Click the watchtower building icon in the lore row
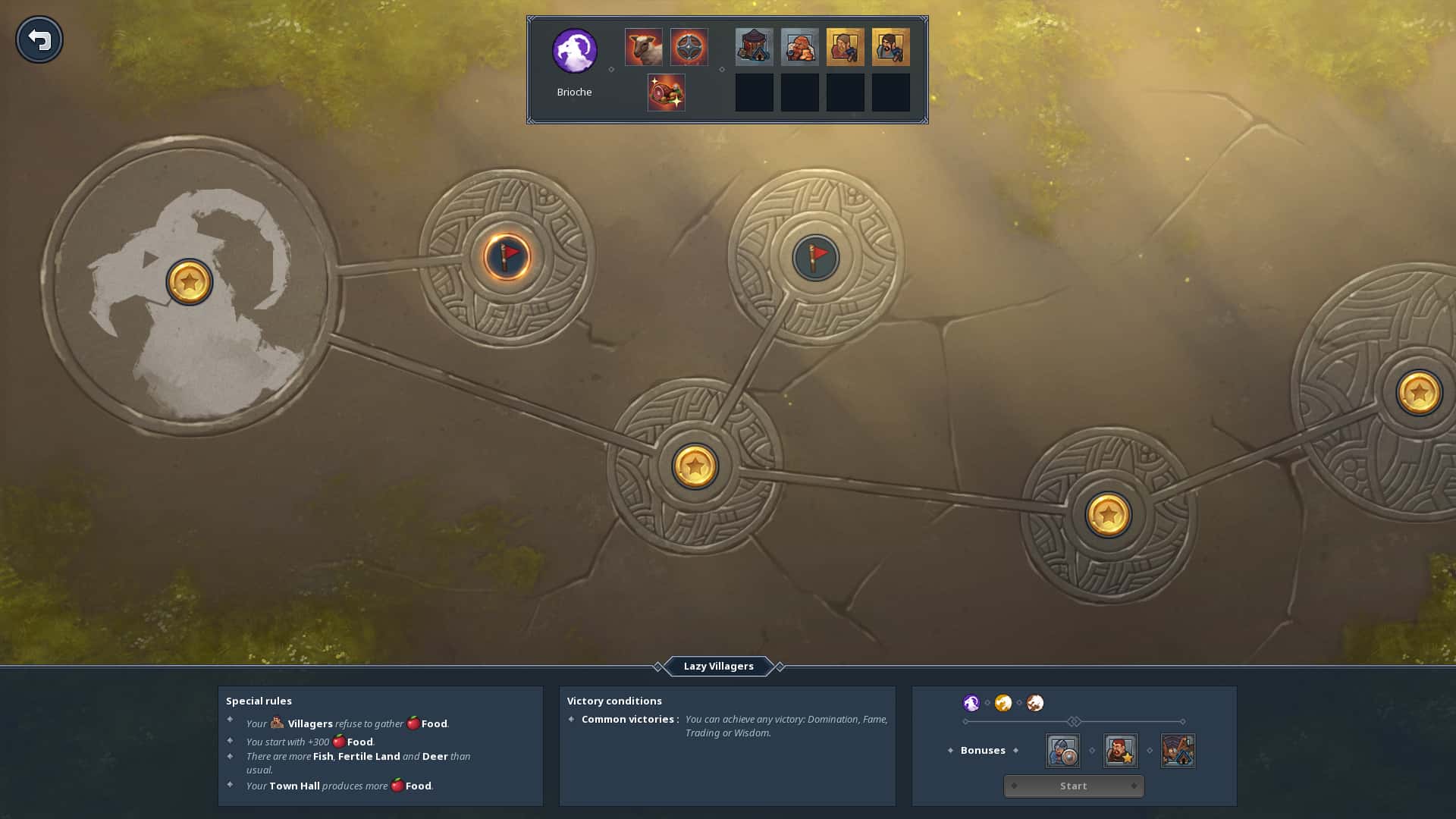Viewport: 1456px width, 819px height. (754, 46)
